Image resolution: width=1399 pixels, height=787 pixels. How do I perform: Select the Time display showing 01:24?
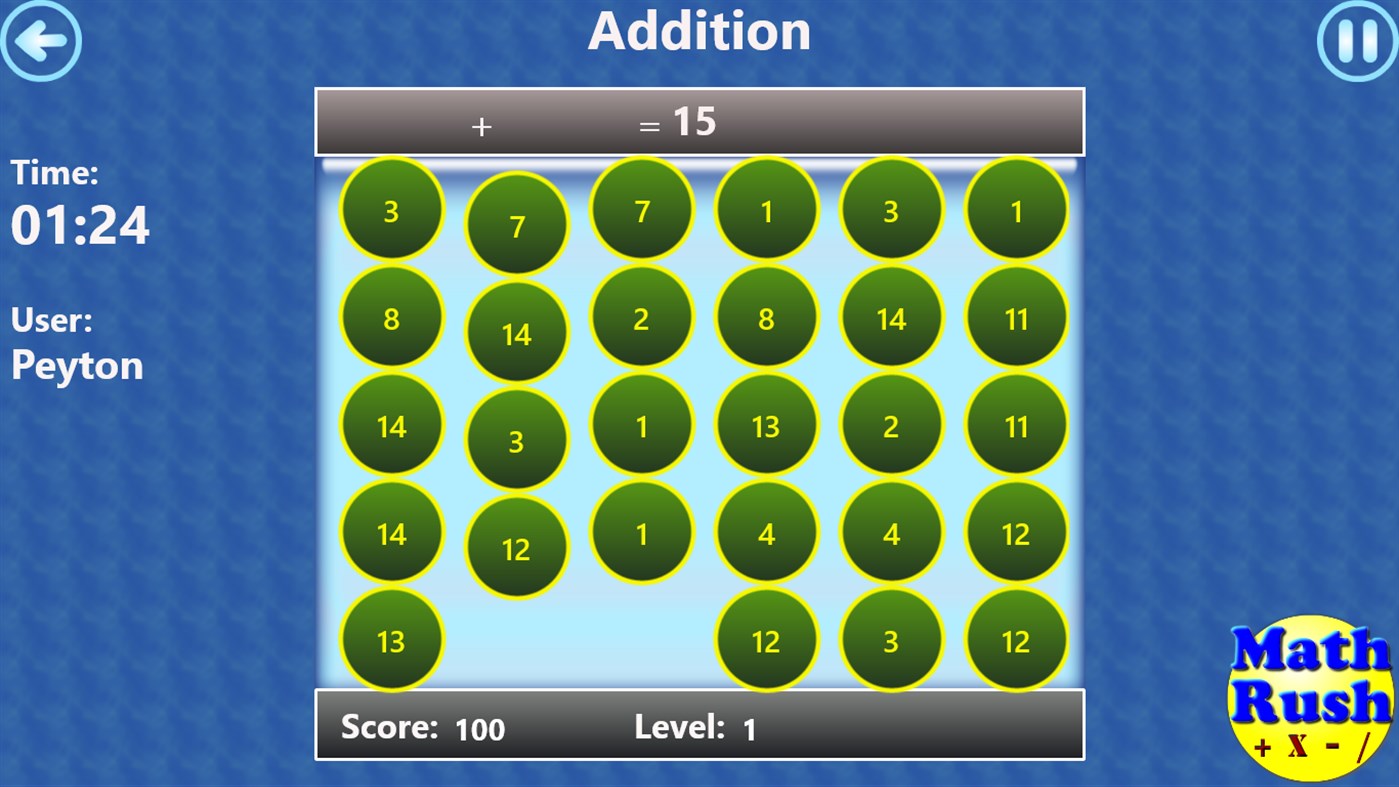click(79, 227)
